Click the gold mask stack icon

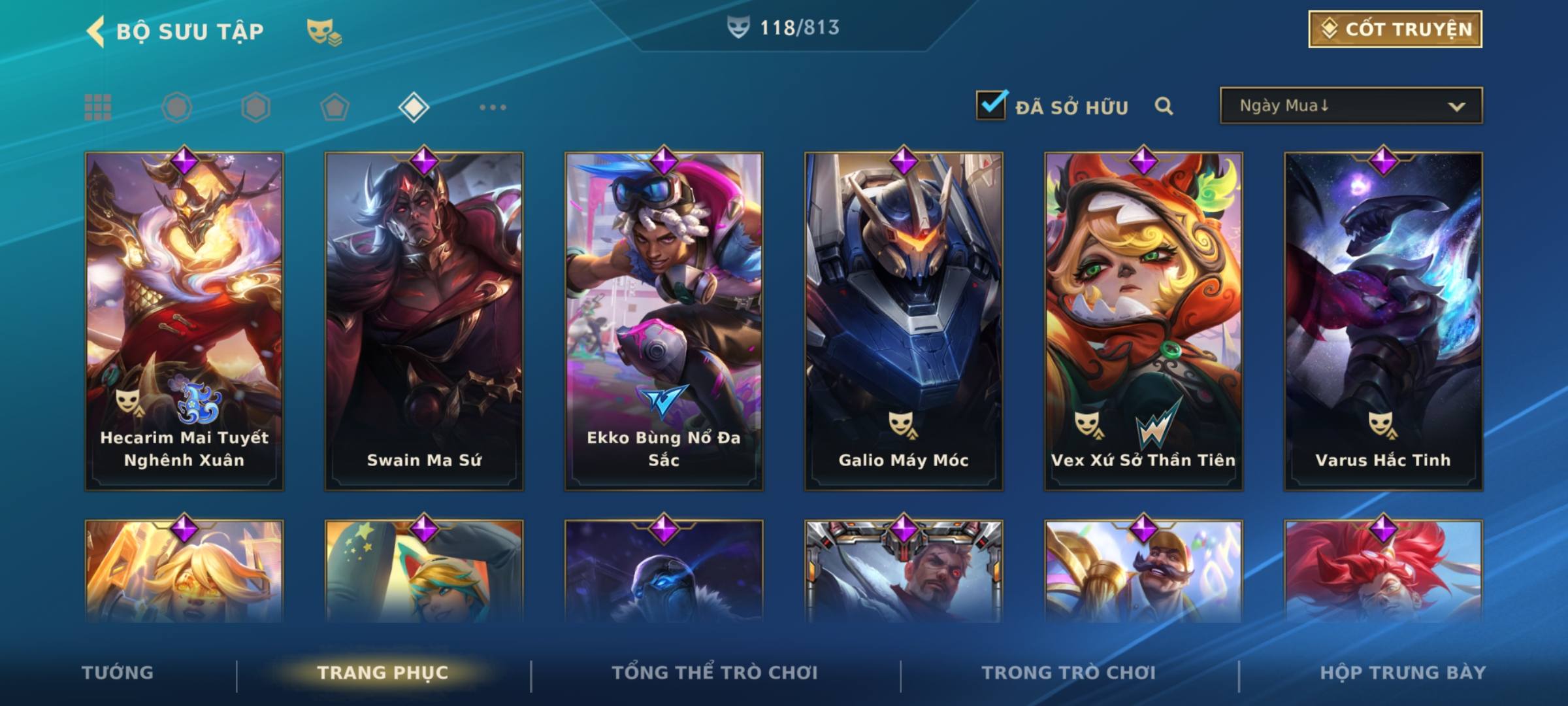324,31
